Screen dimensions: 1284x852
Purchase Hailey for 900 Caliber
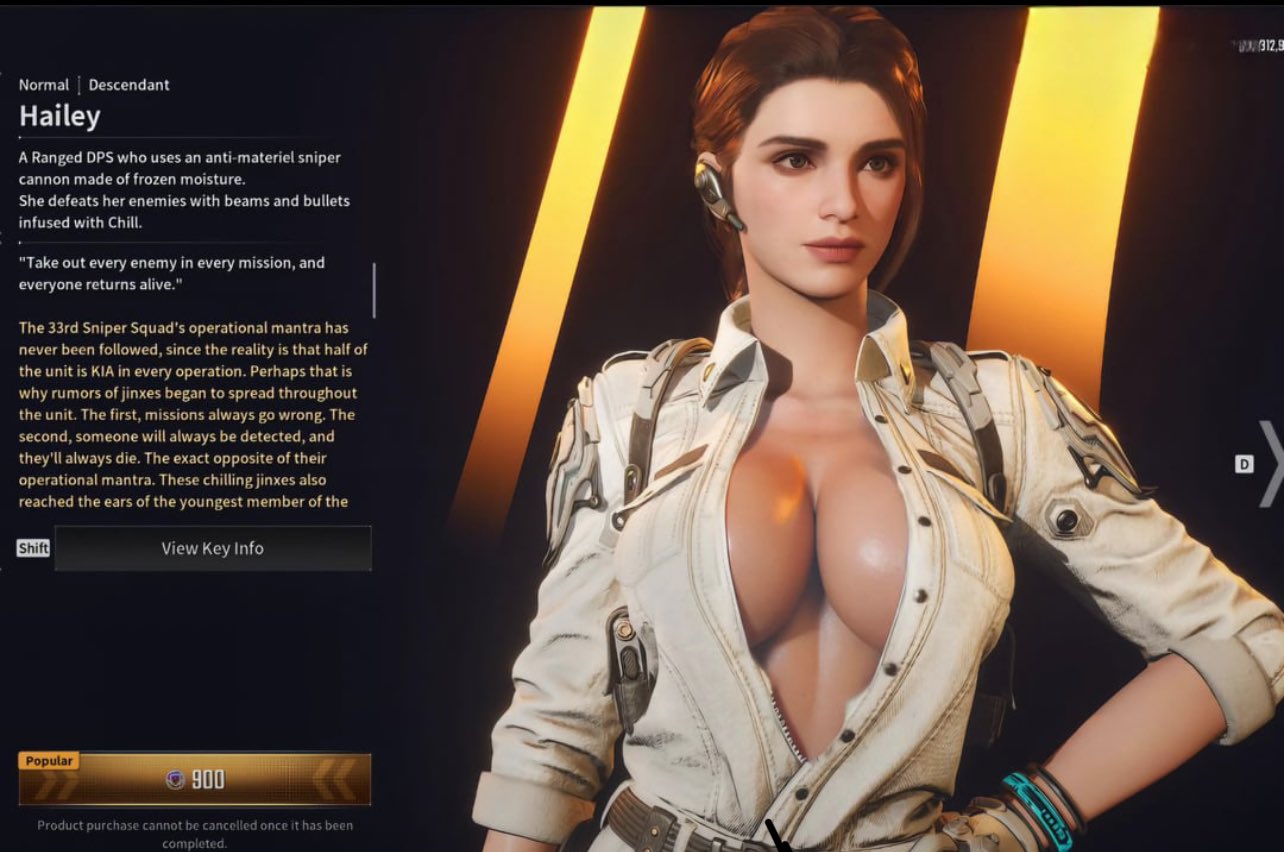[x=195, y=780]
